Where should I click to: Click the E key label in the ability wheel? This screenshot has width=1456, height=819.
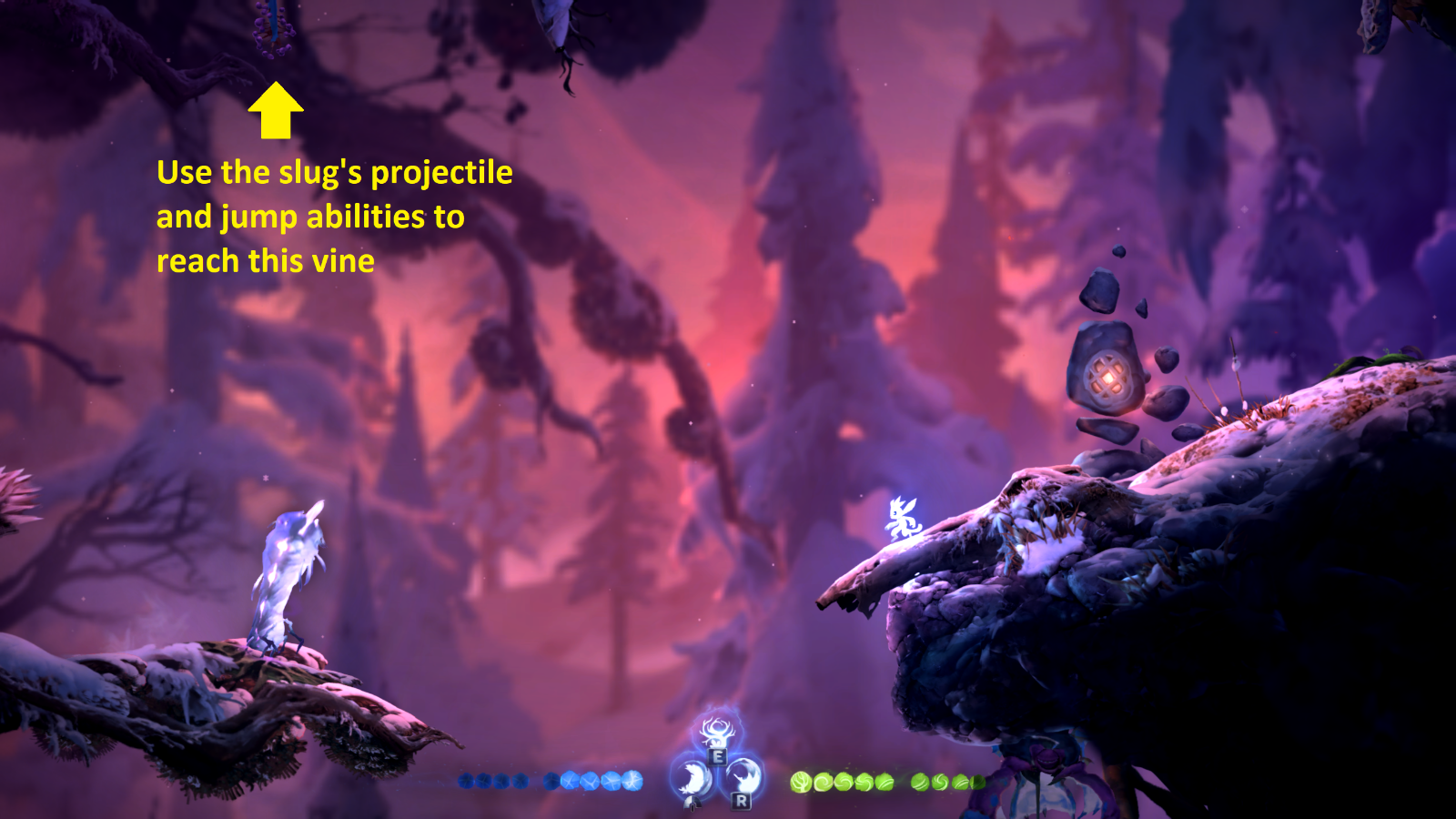coord(717,755)
